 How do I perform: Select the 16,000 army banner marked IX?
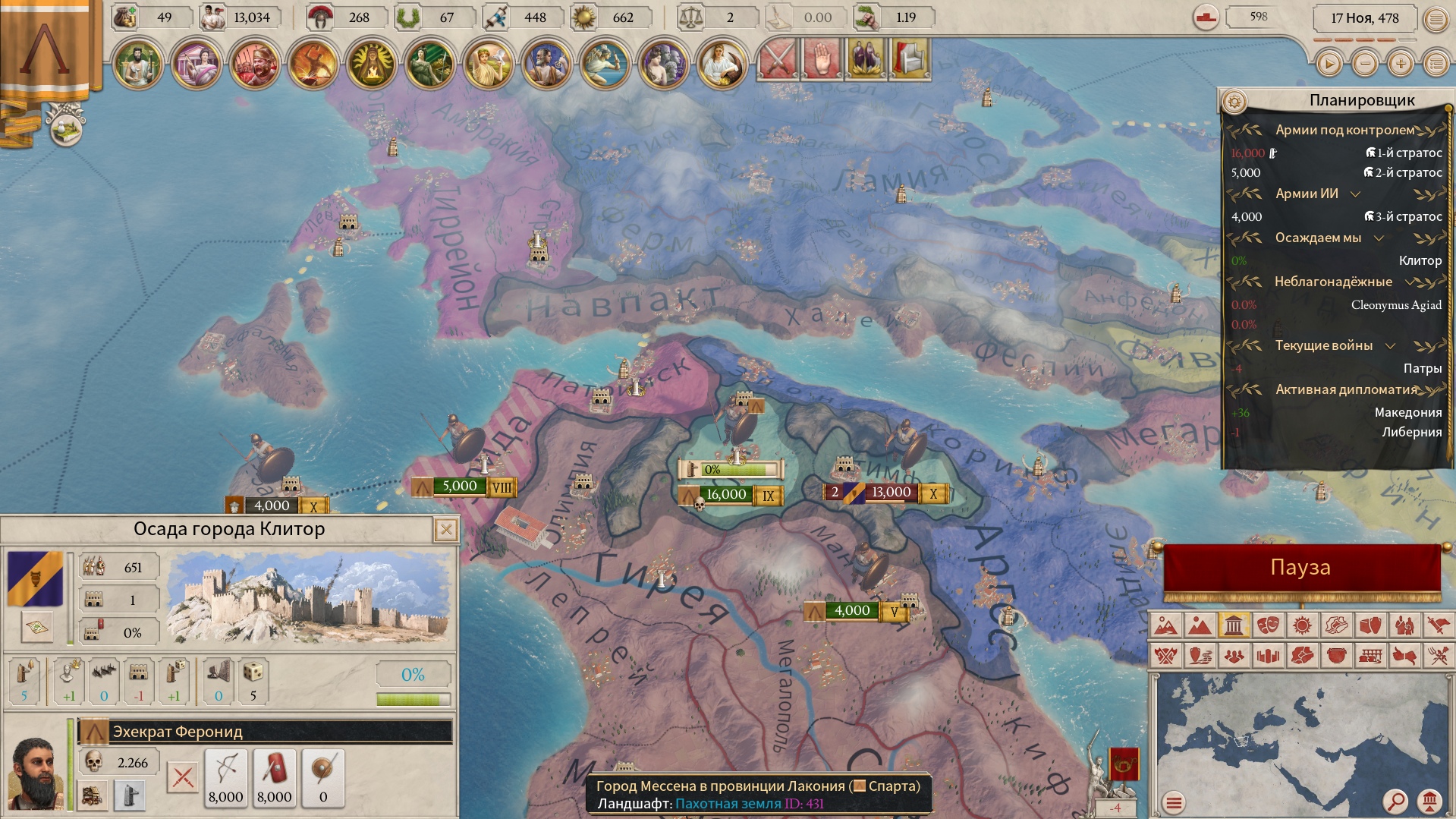(x=726, y=495)
